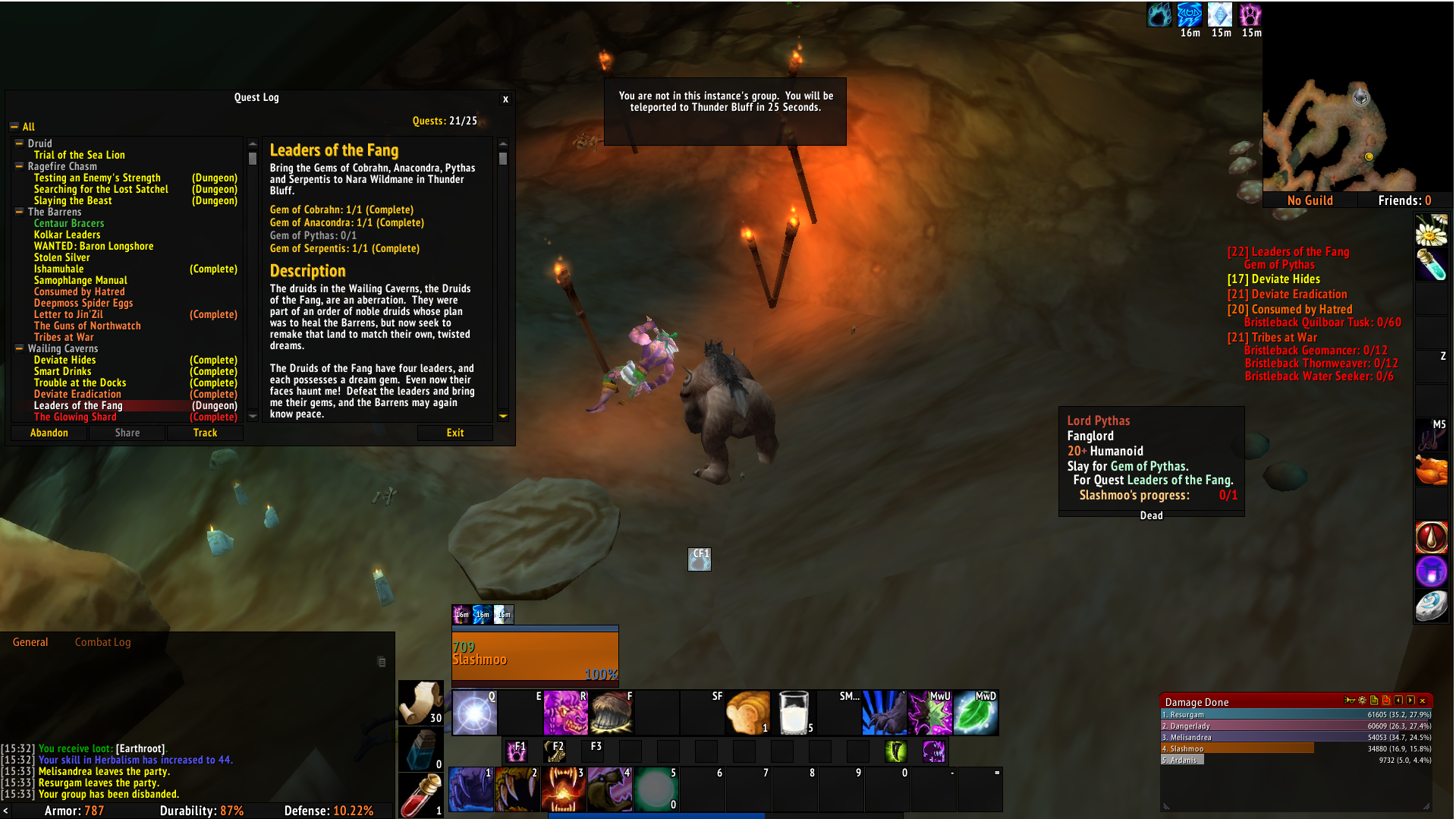Drink the glass of milk
This screenshot has height=819, width=1456.
[x=794, y=713]
